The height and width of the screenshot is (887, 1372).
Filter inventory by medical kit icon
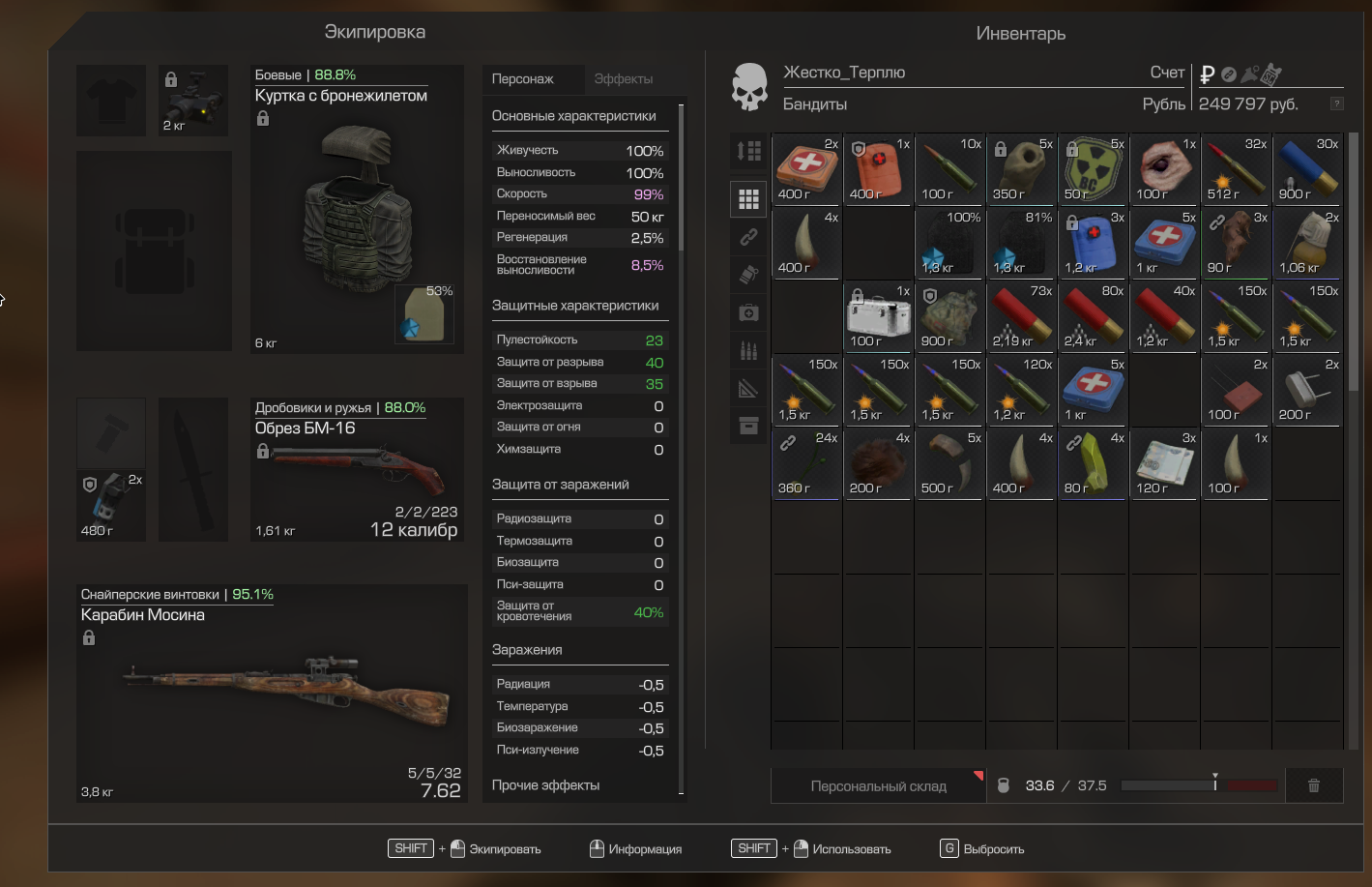(748, 312)
